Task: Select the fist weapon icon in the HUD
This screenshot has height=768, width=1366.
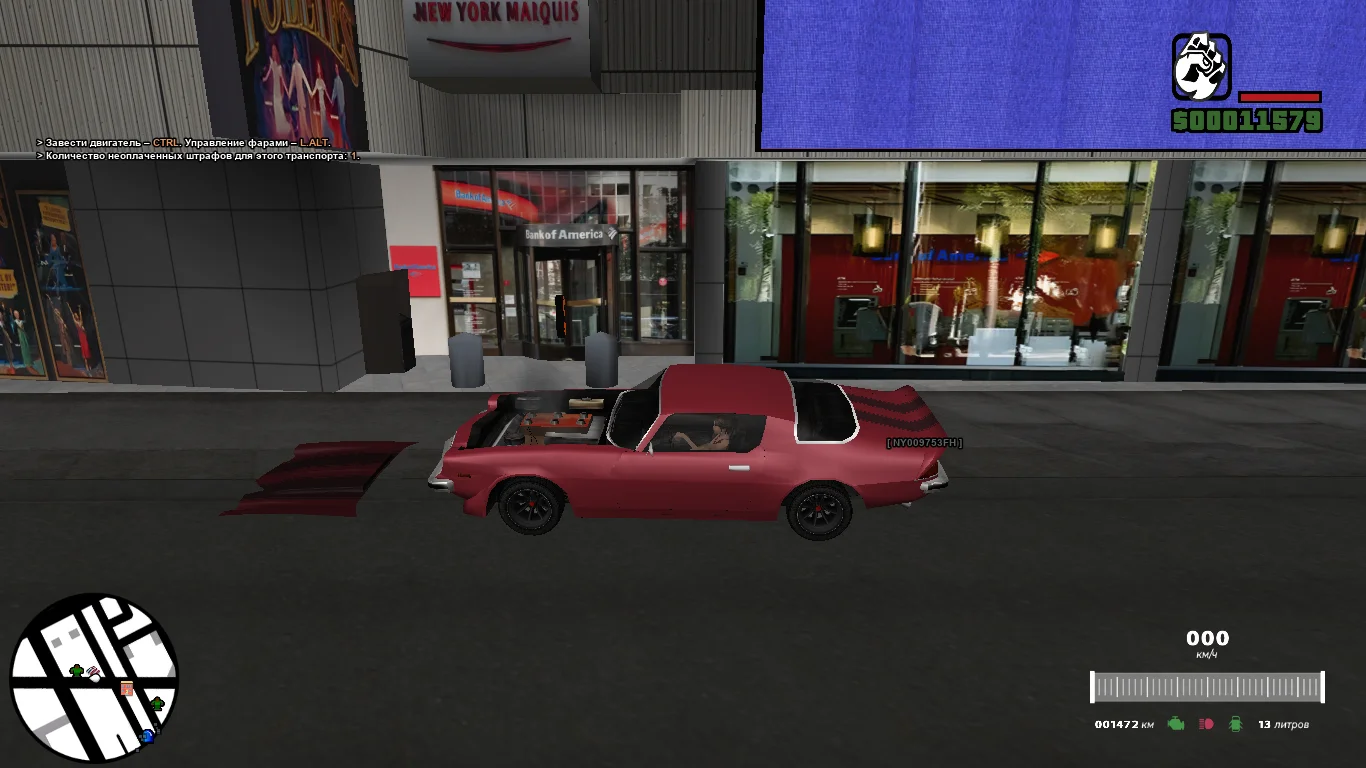Action: (x=1200, y=65)
